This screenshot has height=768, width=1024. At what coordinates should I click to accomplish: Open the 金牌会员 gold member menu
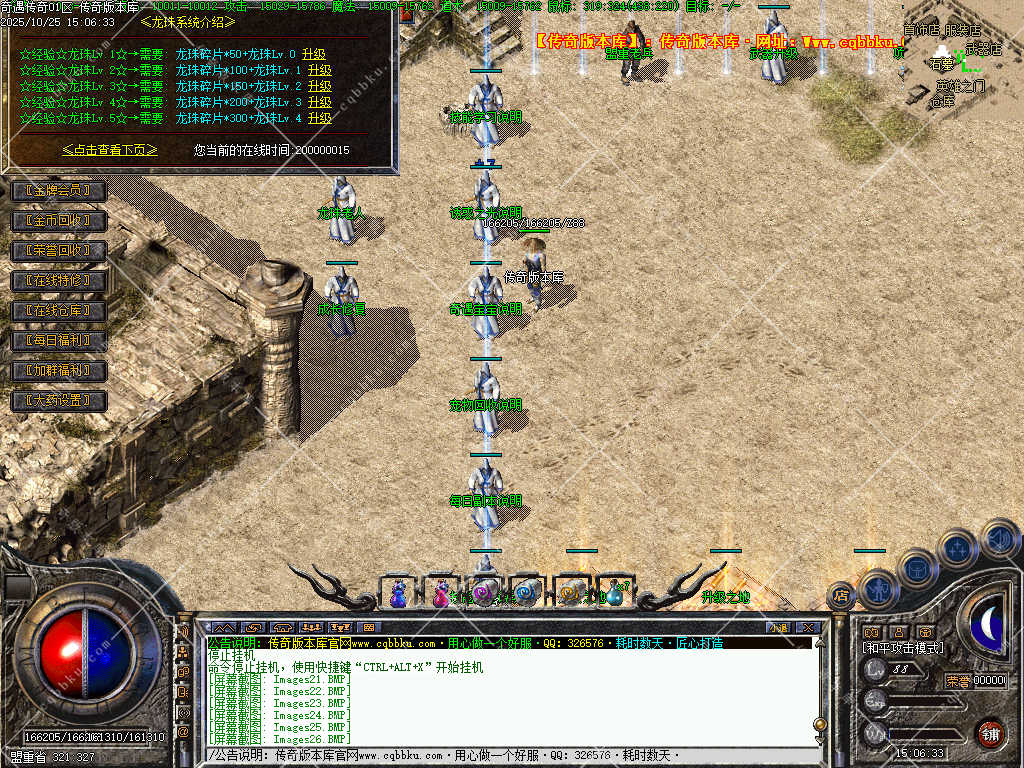coord(58,190)
